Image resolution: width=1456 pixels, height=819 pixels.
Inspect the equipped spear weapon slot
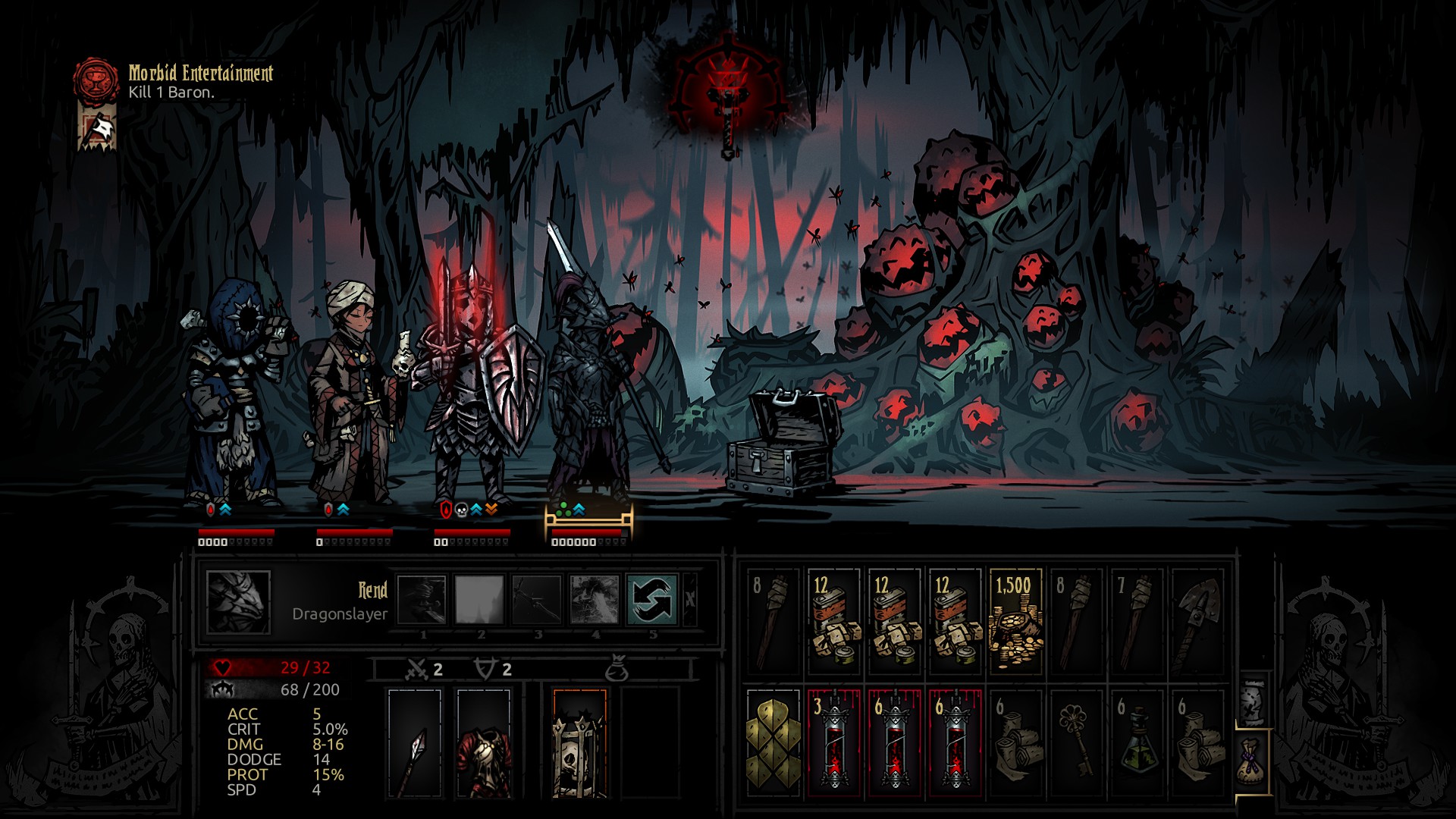click(x=414, y=743)
